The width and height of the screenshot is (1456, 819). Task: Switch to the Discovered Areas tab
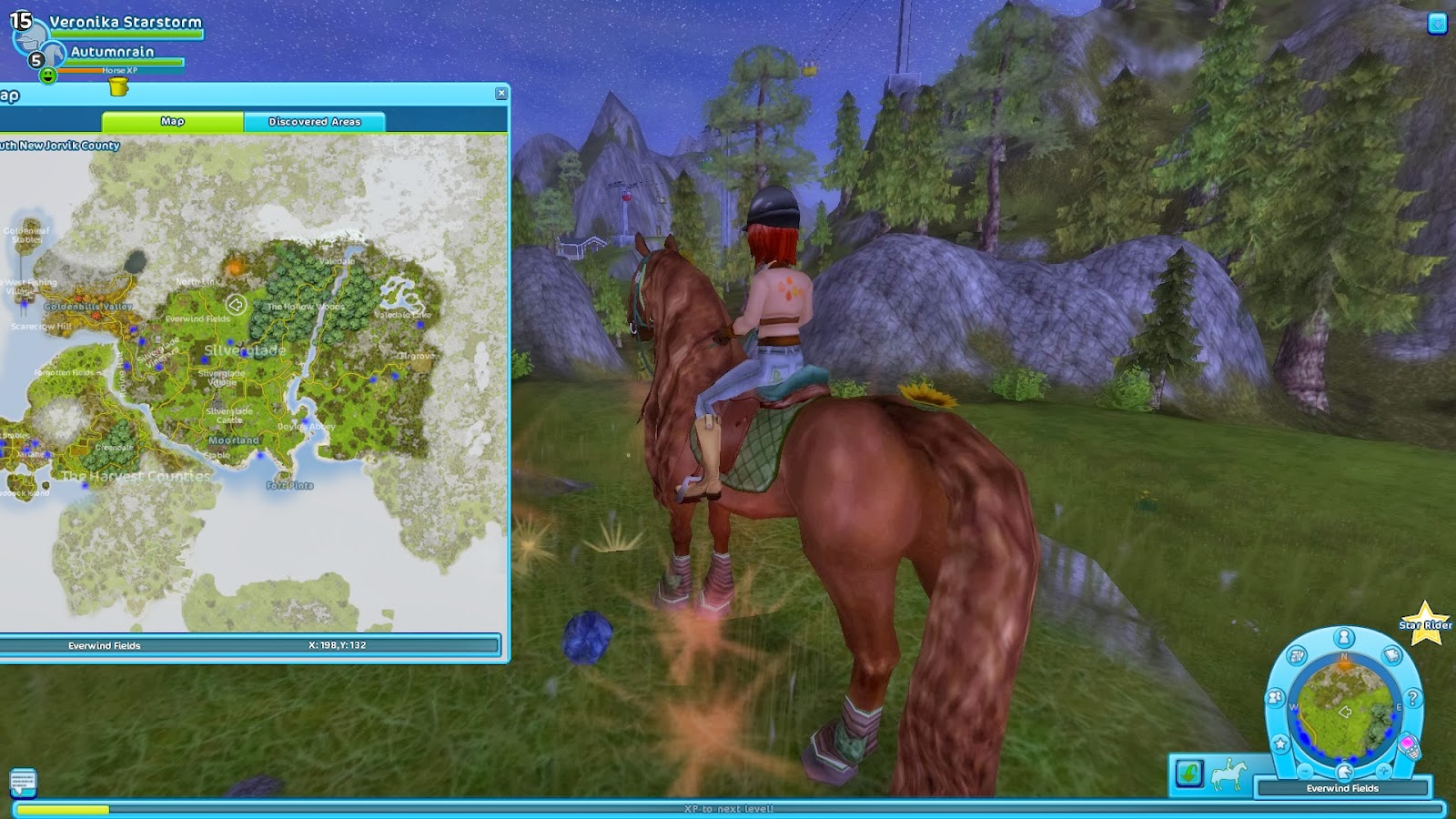click(314, 120)
